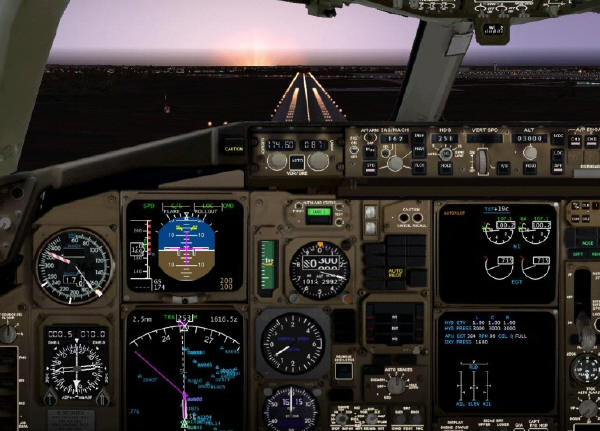
Task: Arm the LOC localizer button
Action: [x=557, y=152]
